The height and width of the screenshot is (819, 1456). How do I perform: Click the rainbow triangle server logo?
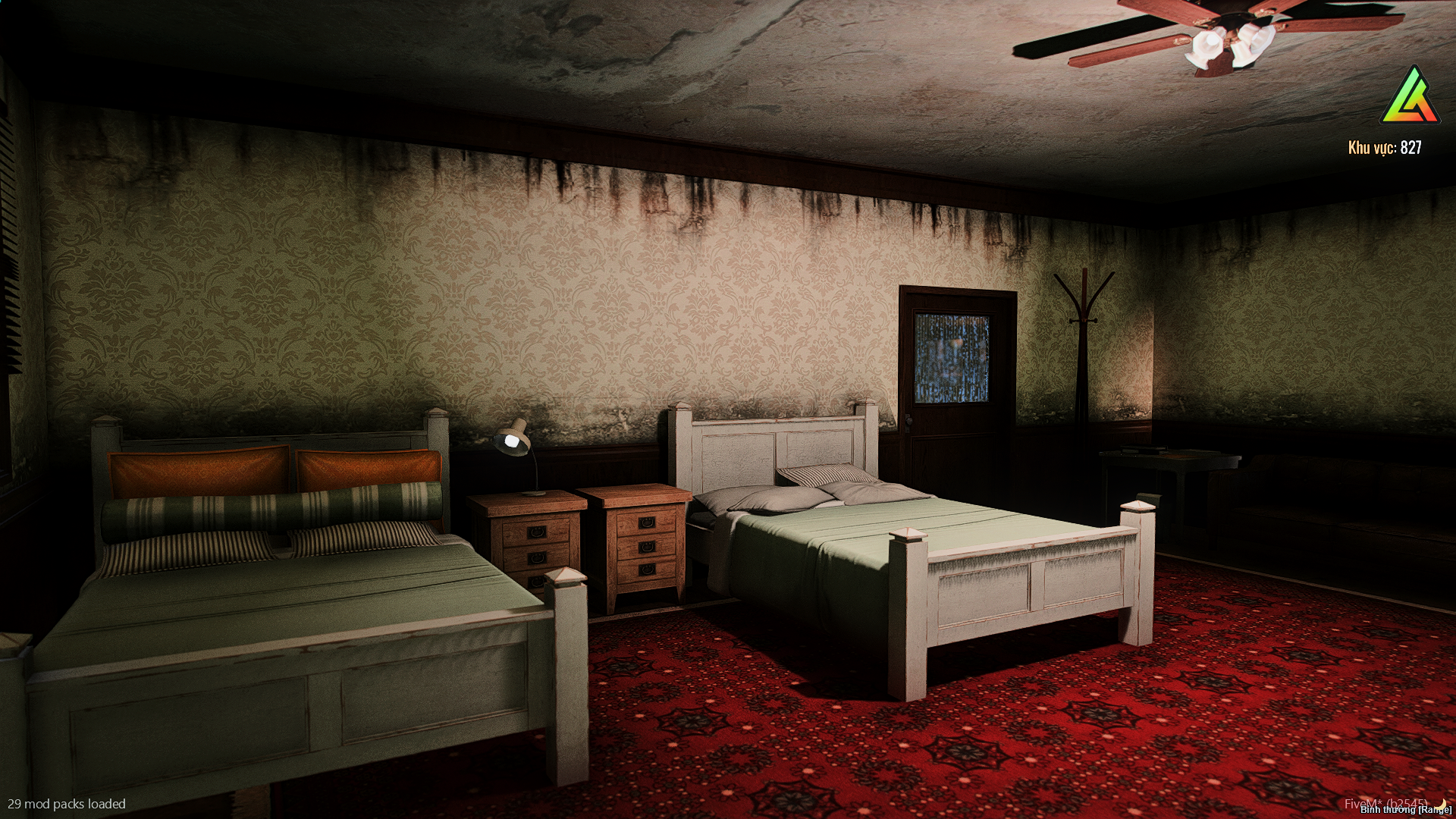pos(1410,97)
